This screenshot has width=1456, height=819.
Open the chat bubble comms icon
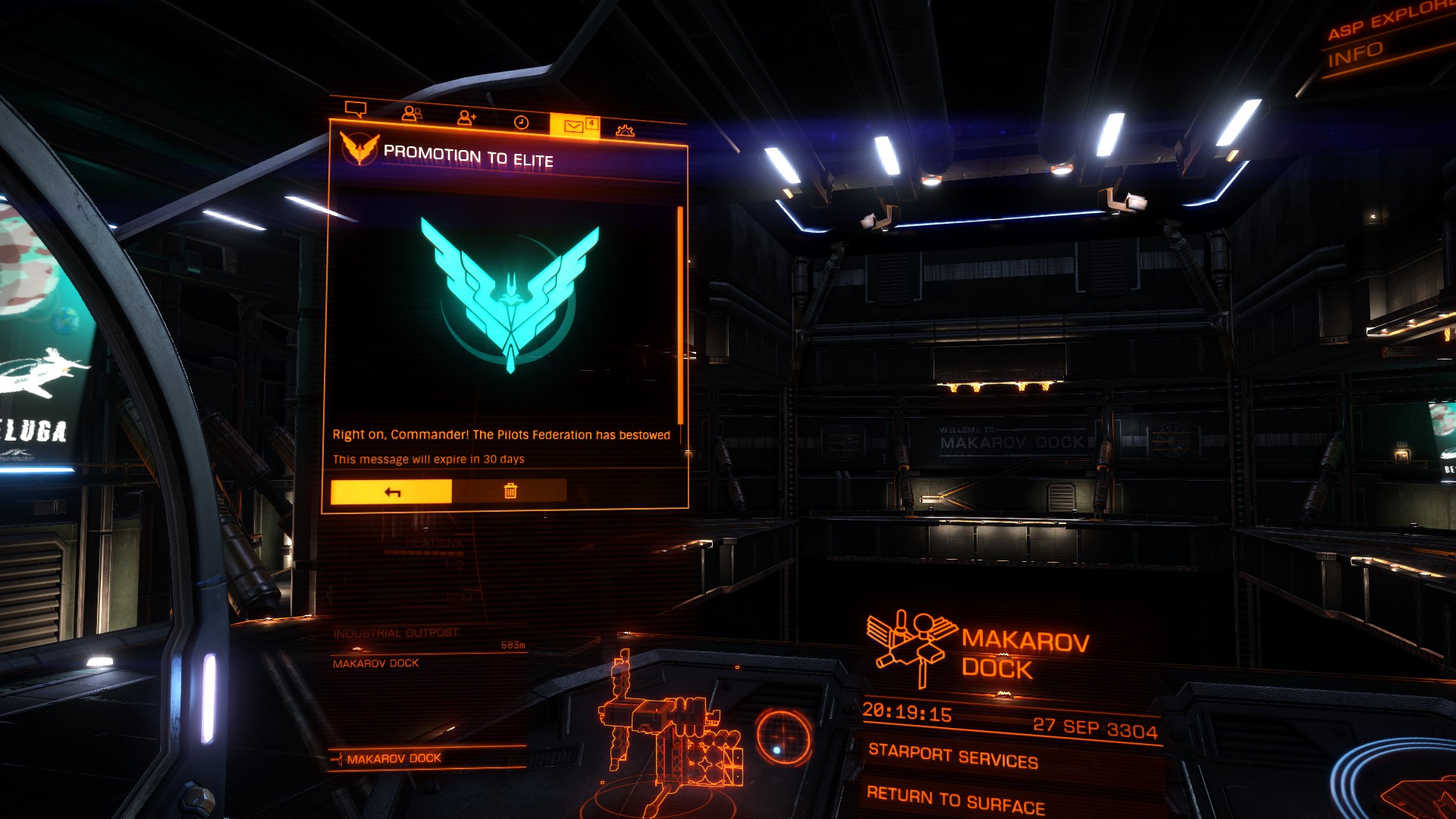356,110
